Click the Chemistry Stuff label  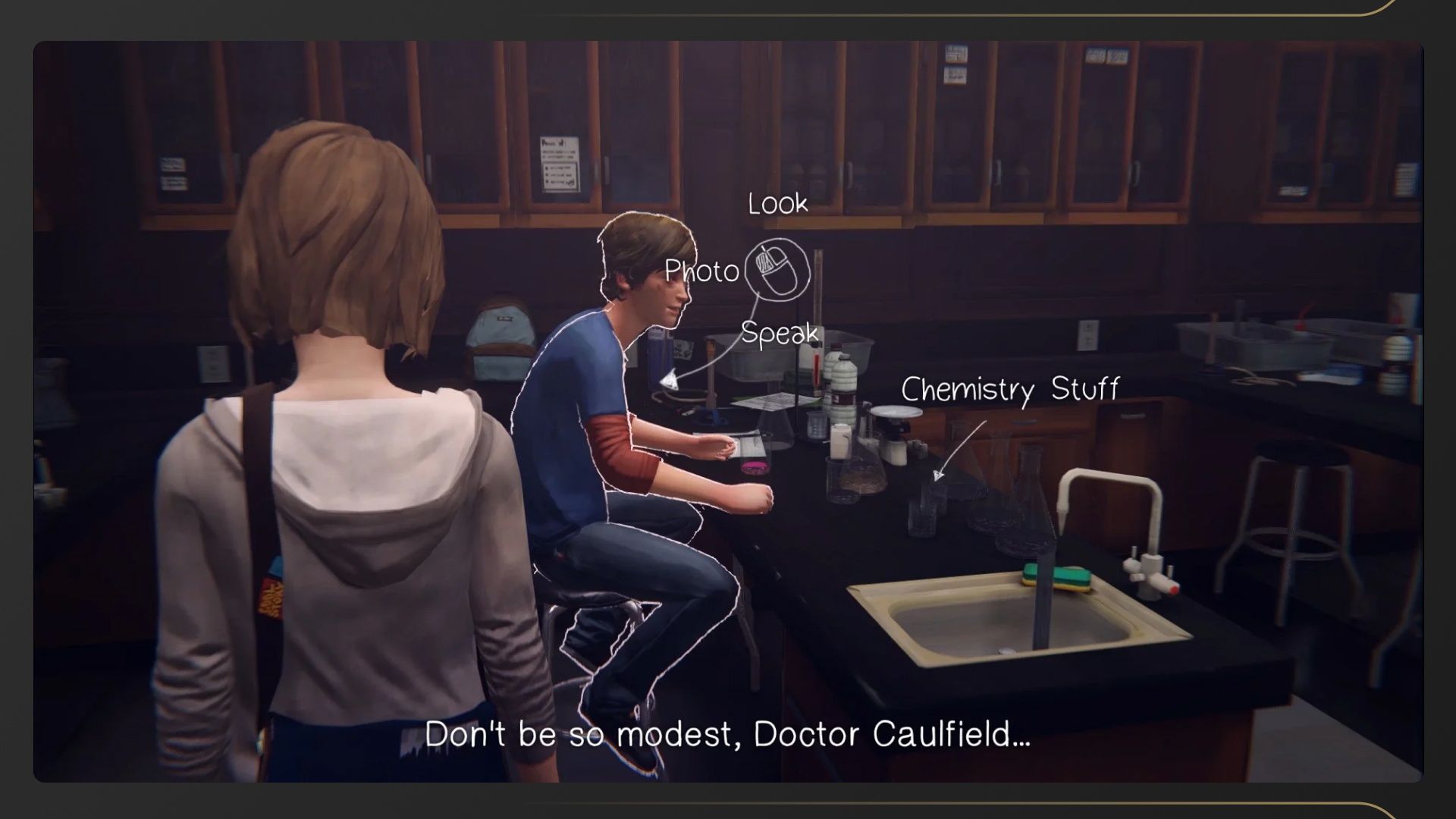coord(1009,390)
